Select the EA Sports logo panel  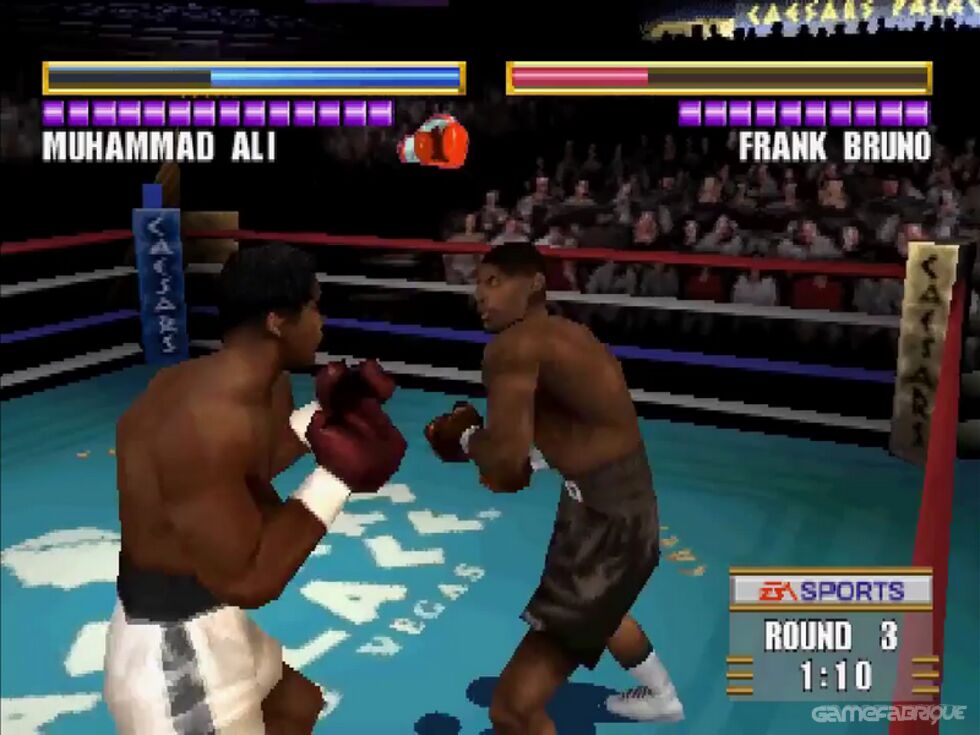pyautogui.click(x=831, y=590)
